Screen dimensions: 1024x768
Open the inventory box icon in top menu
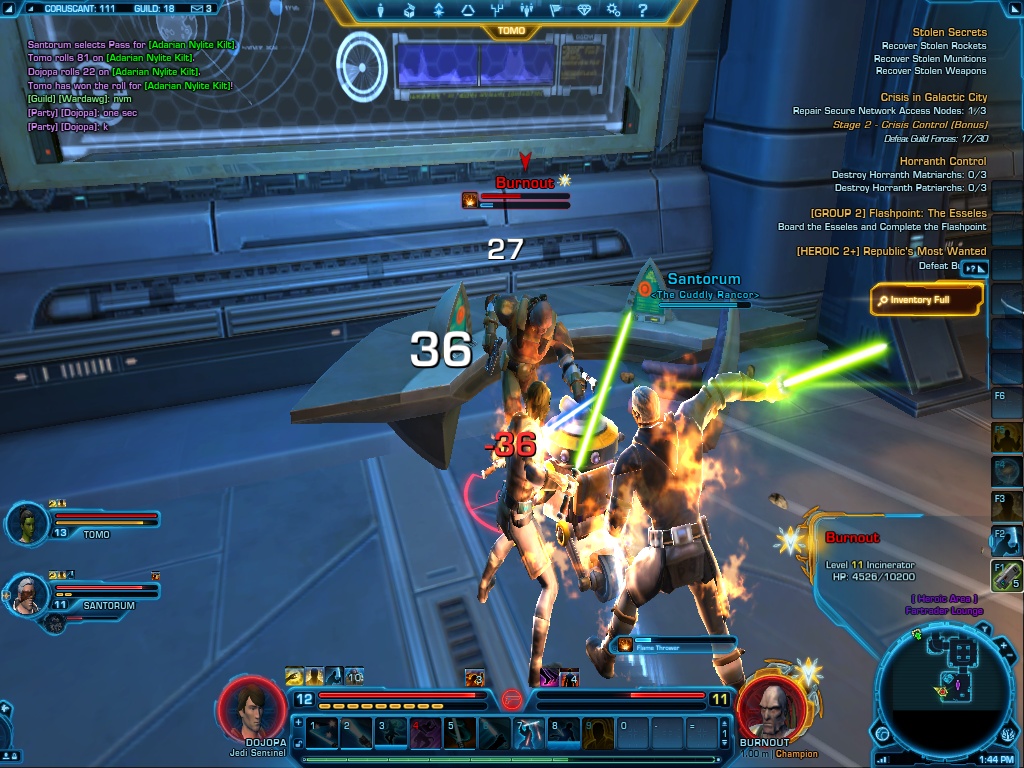coord(409,11)
